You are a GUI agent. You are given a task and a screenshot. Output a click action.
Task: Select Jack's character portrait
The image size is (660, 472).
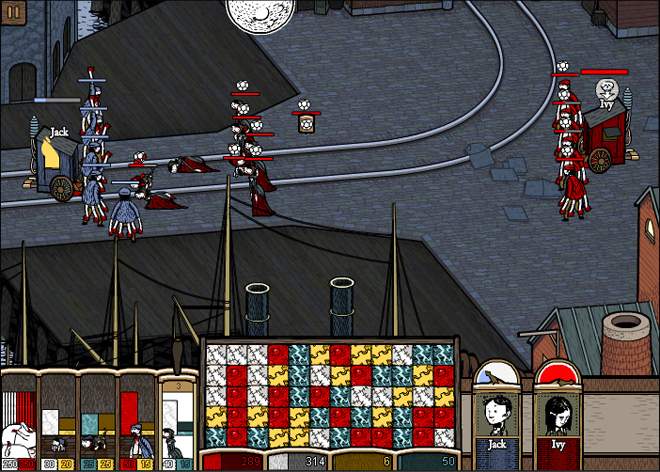click(x=498, y=415)
